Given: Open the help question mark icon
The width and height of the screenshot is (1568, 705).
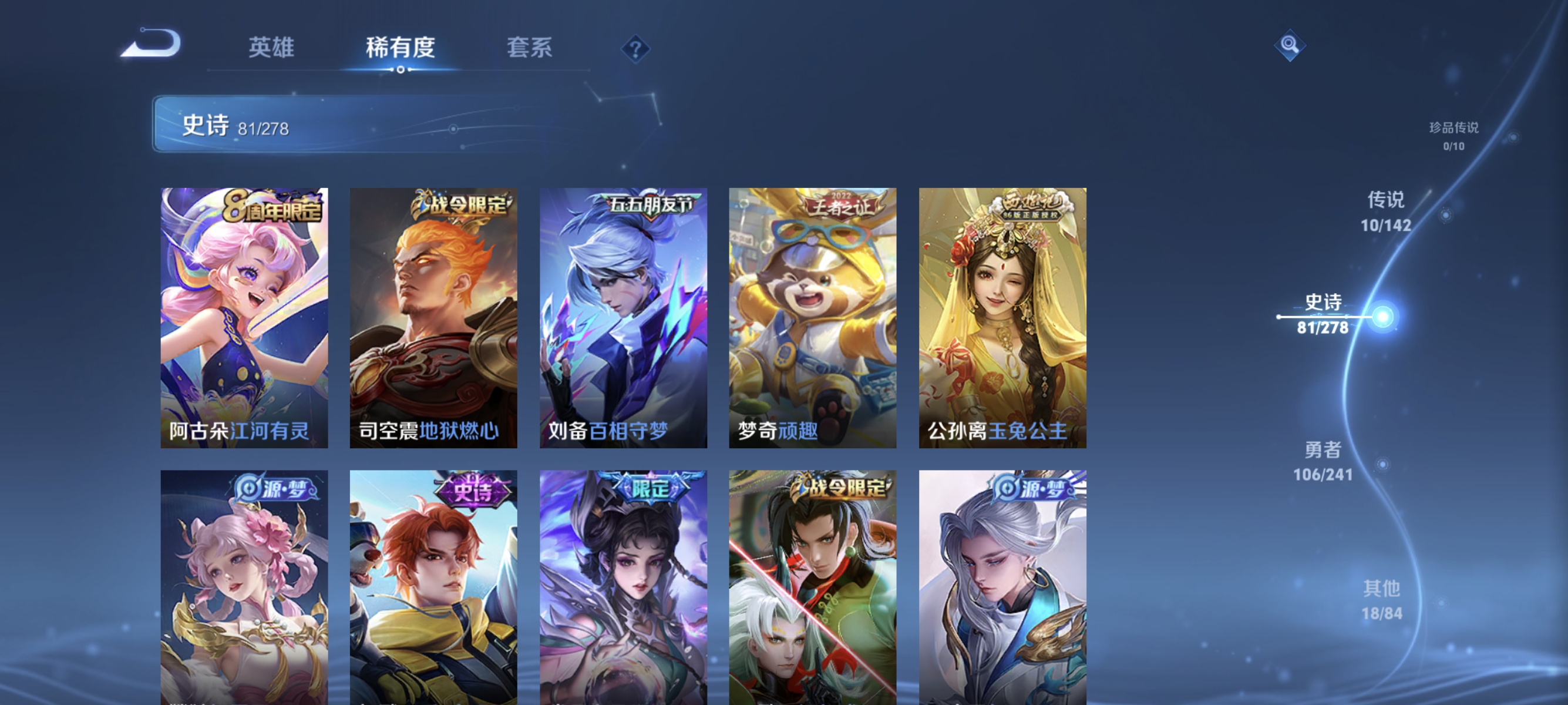Looking at the screenshot, I should 635,50.
